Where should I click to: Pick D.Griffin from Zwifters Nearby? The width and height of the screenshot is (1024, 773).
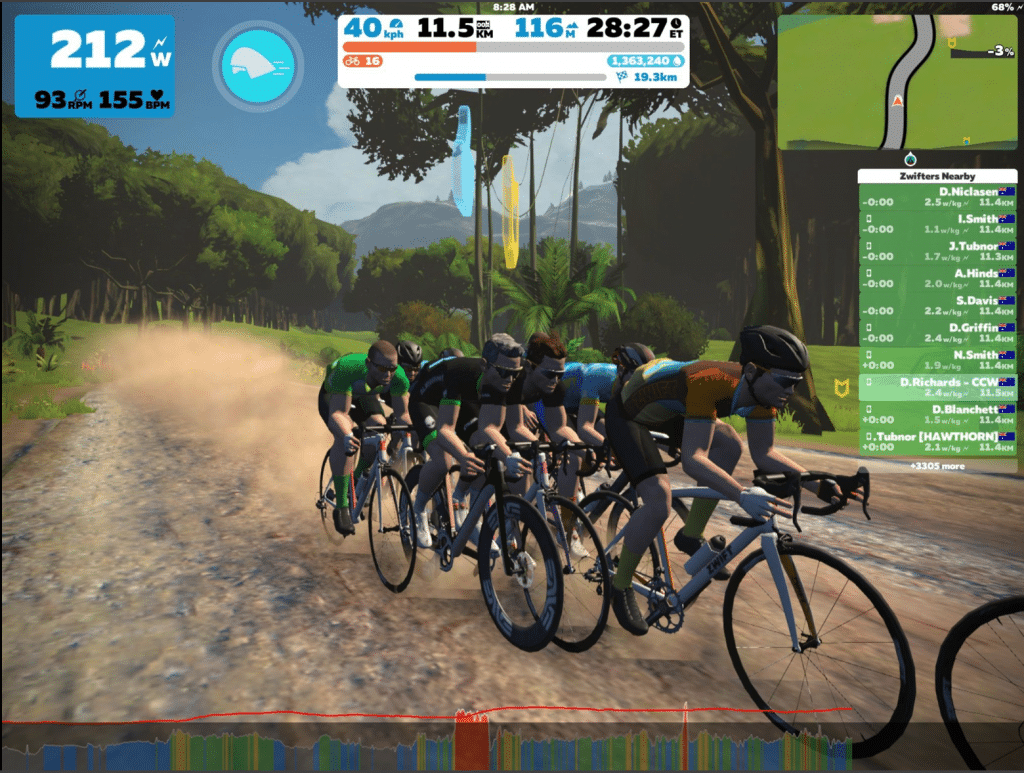(937, 333)
